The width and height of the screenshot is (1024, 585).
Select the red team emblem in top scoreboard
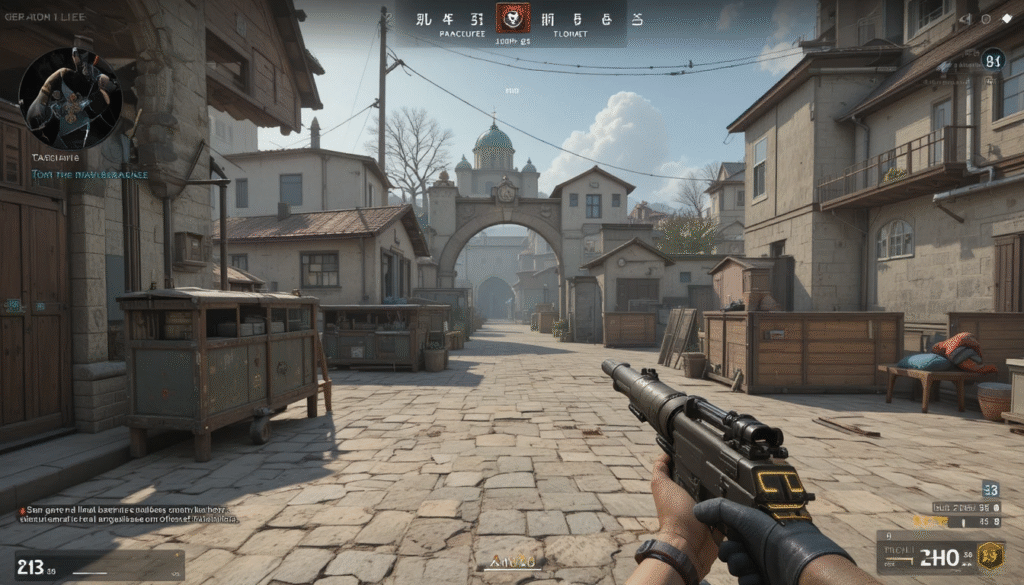pos(513,16)
